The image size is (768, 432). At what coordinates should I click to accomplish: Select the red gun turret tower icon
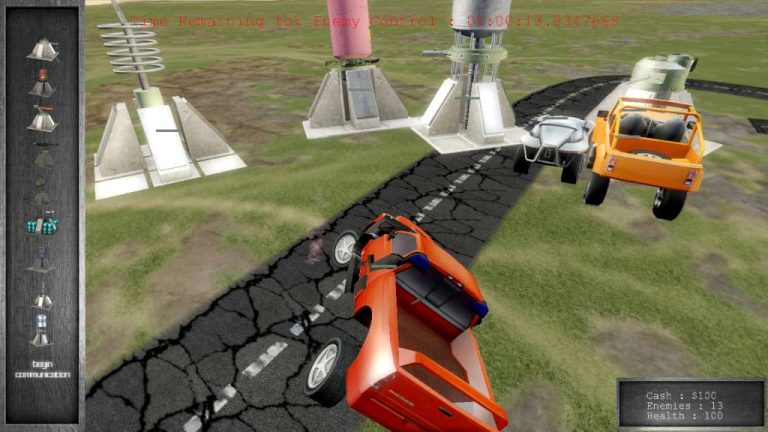(x=42, y=119)
